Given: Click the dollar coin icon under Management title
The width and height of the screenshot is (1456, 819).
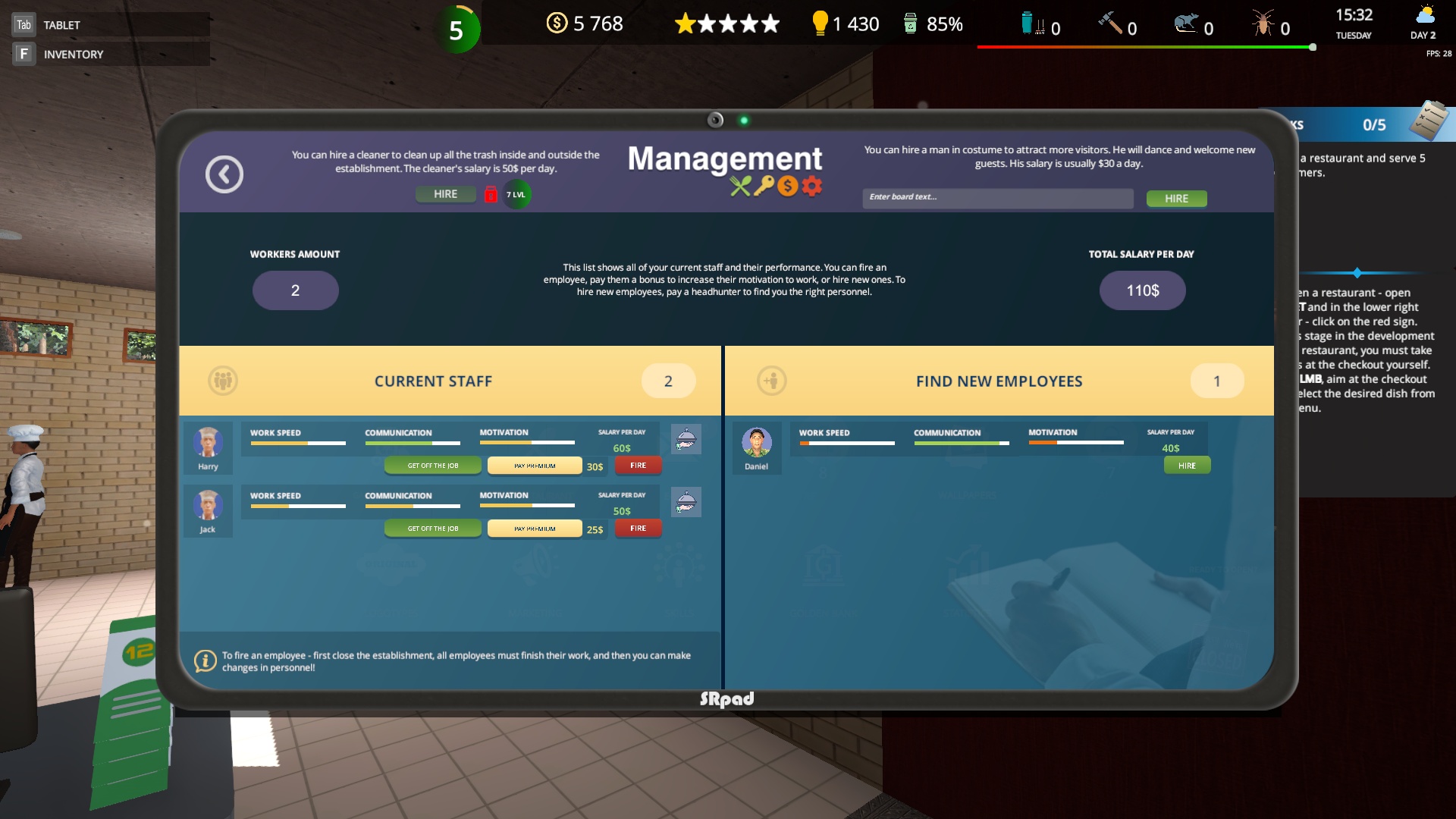Looking at the screenshot, I should pos(789,186).
